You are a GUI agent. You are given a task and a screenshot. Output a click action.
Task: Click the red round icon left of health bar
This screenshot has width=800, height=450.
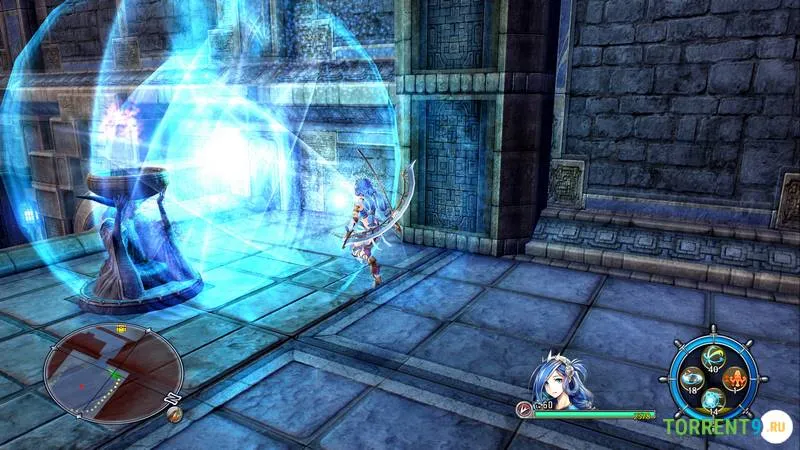point(523,409)
